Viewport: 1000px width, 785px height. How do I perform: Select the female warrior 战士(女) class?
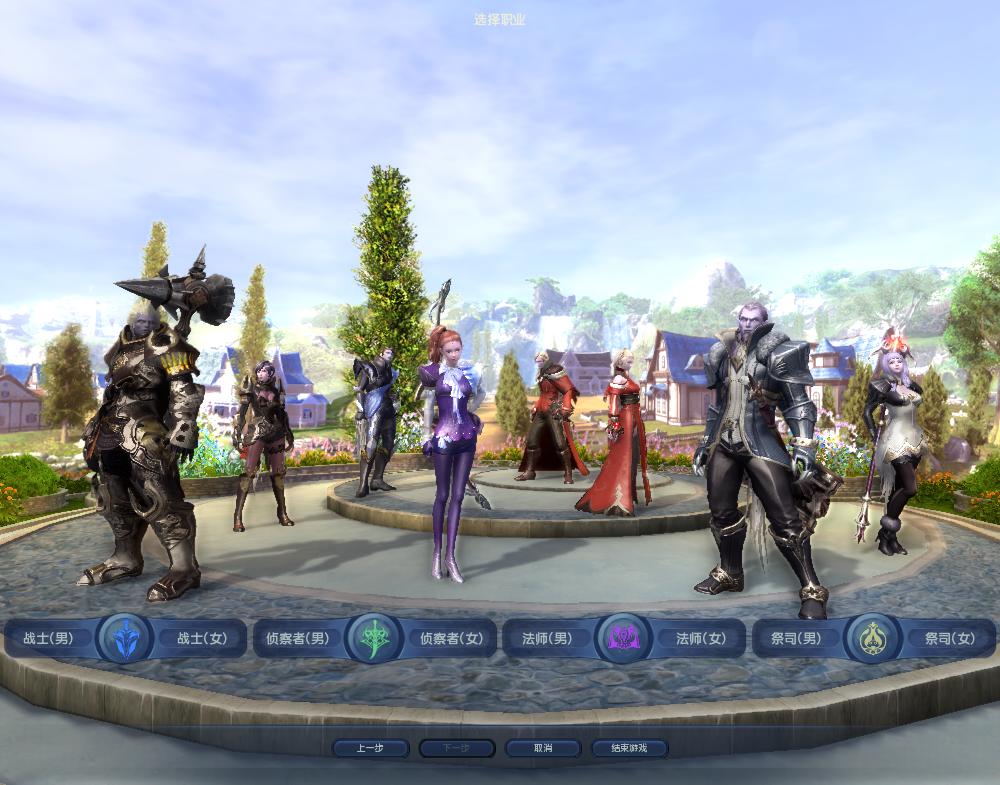(x=202, y=638)
